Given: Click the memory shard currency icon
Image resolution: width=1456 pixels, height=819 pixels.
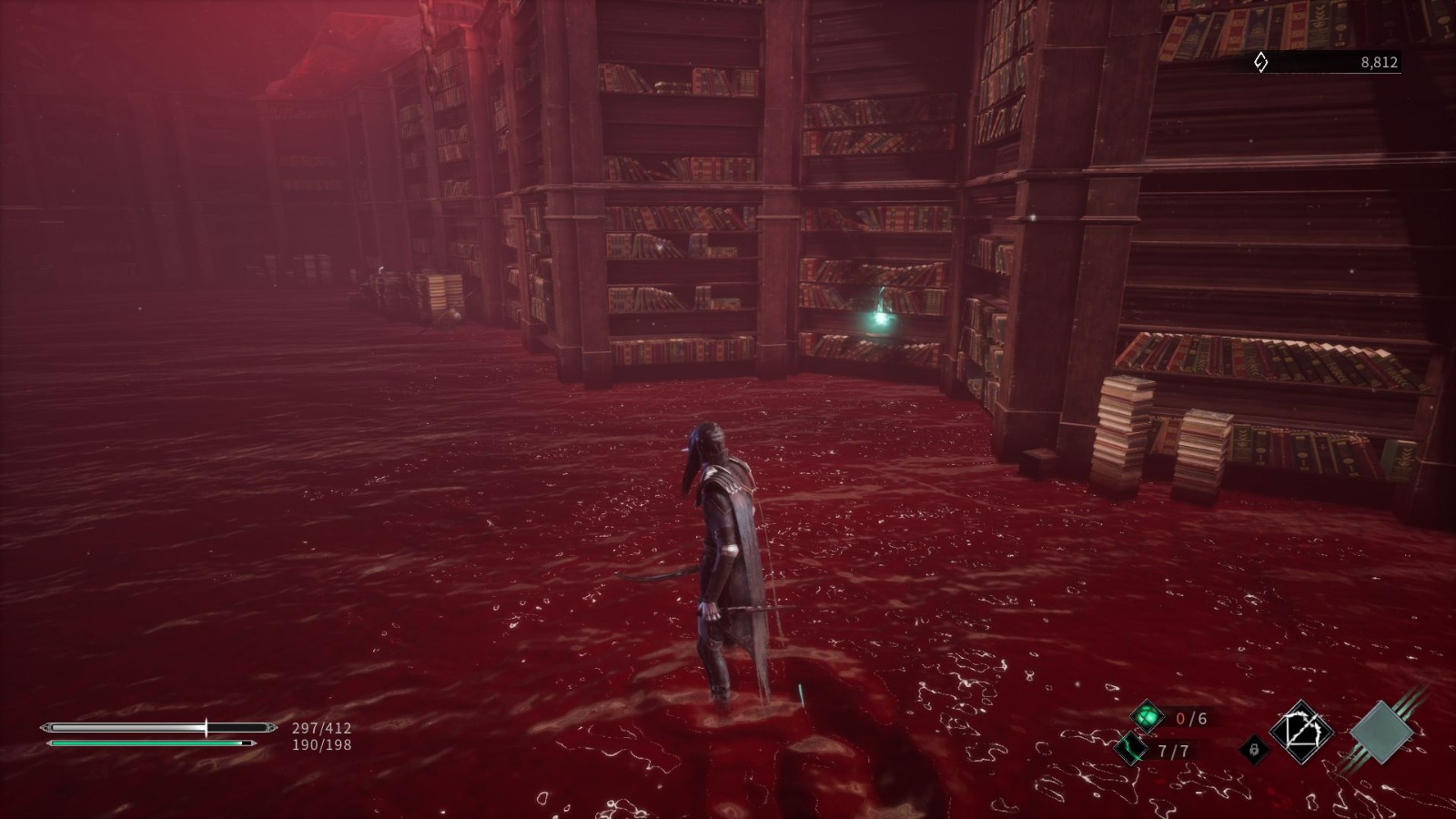Looking at the screenshot, I should pyautogui.click(x=1260, y=63).
